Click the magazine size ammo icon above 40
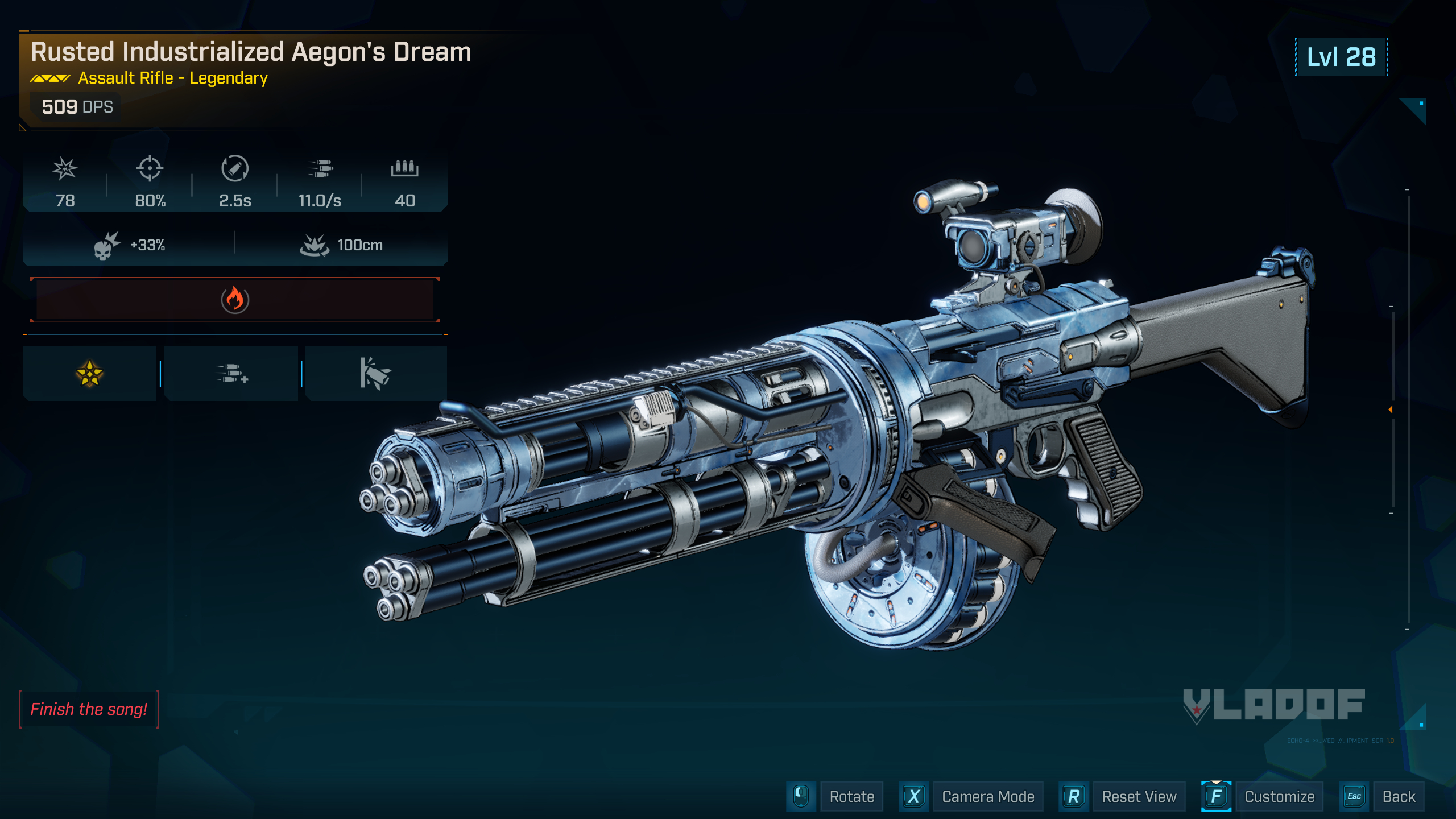Image resolution: width=1456 pixels, height=819 pixels. pyautogui.click(x=405, y=169)
